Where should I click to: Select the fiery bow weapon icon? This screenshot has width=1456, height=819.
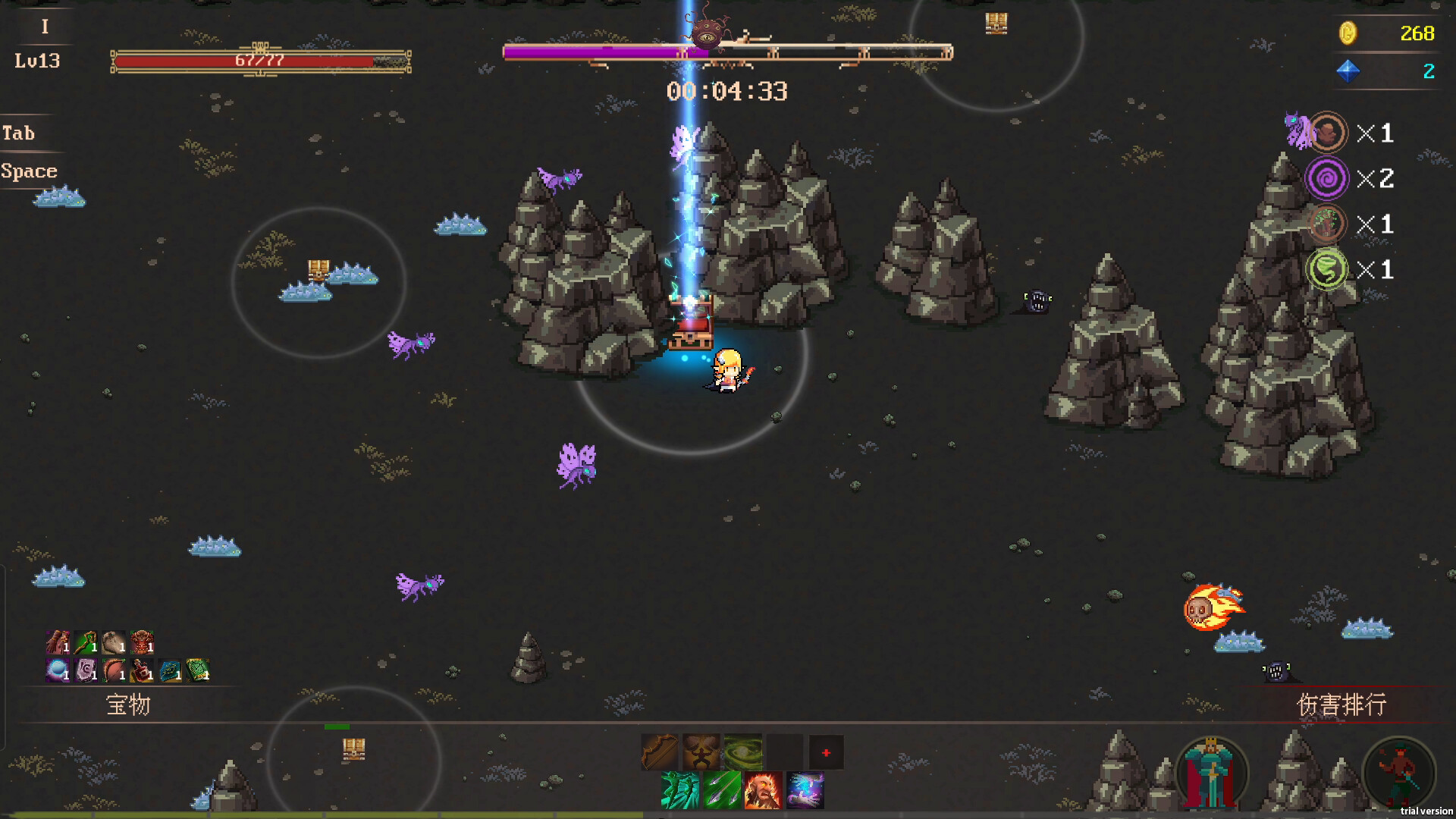pyautogui.click(x=661, y=752)
